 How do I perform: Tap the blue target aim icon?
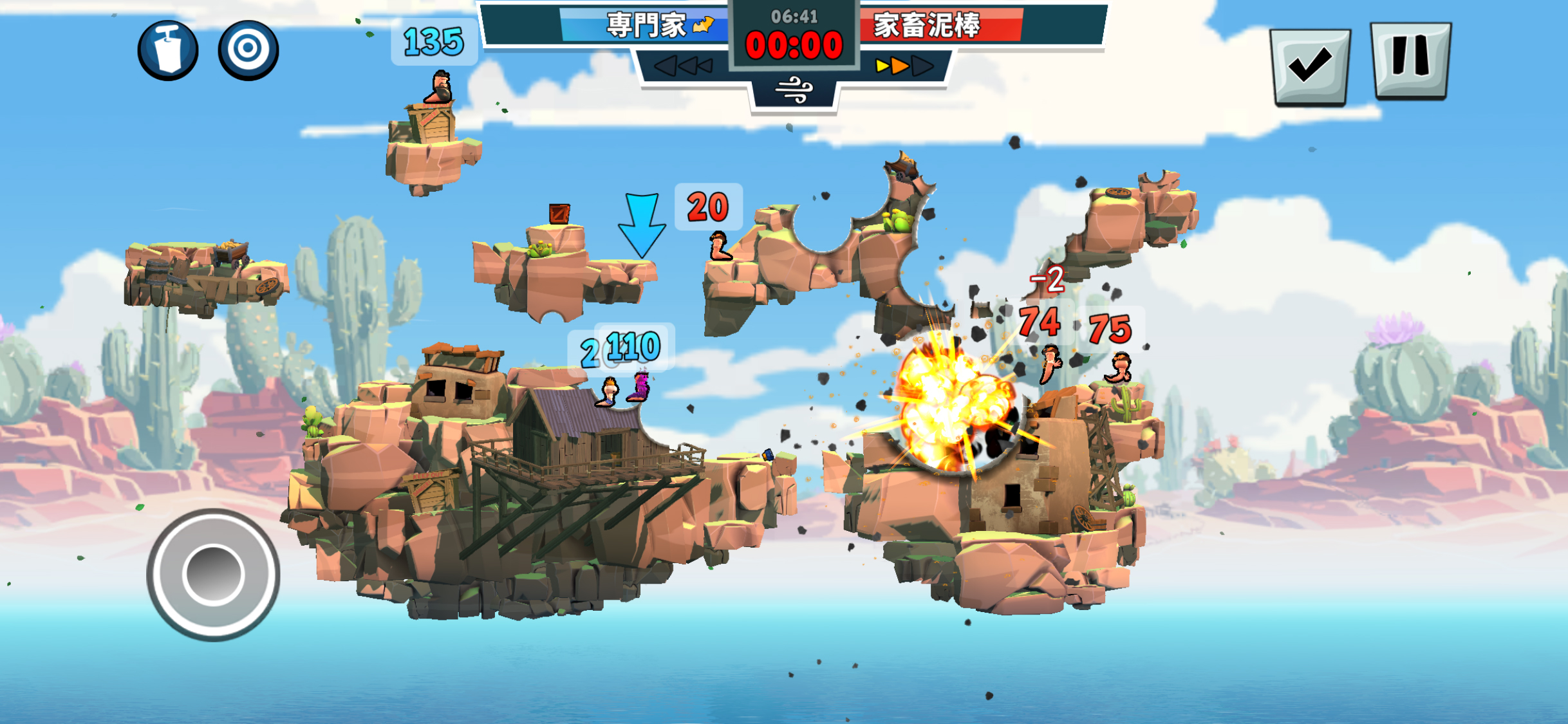pyautogui.click(x=248, y=50)
